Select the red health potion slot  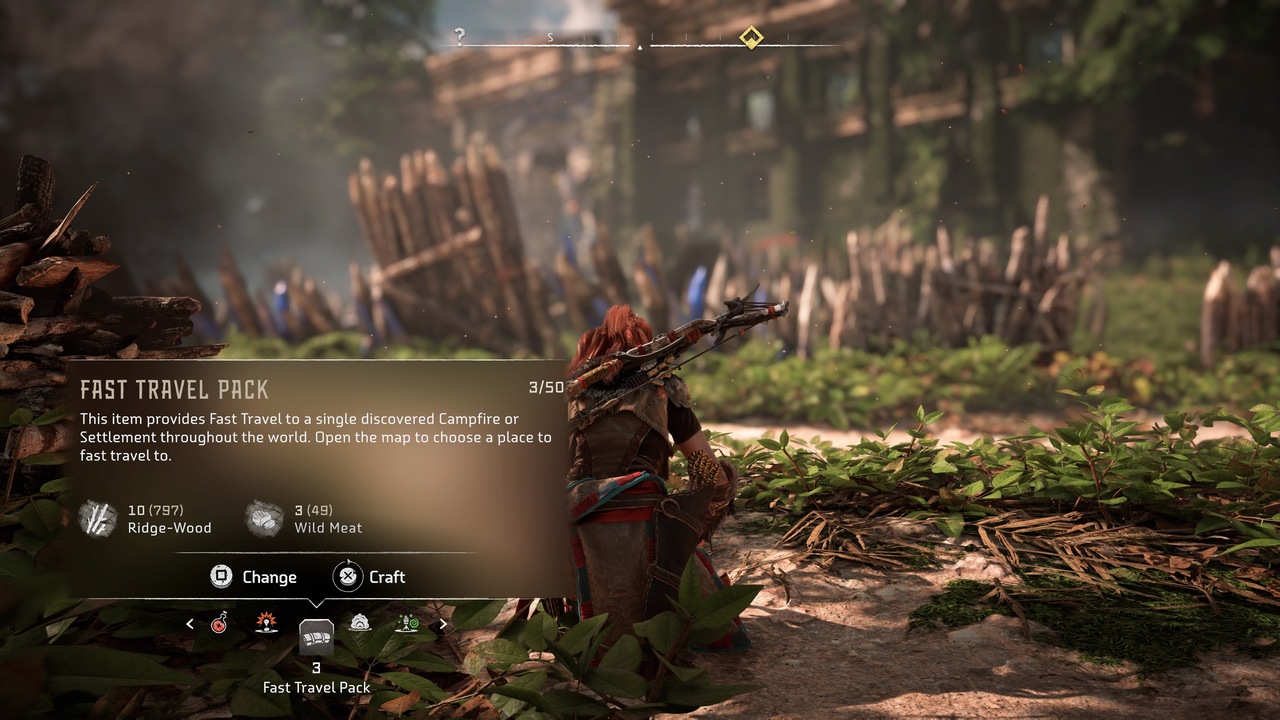tap(219, 624)
